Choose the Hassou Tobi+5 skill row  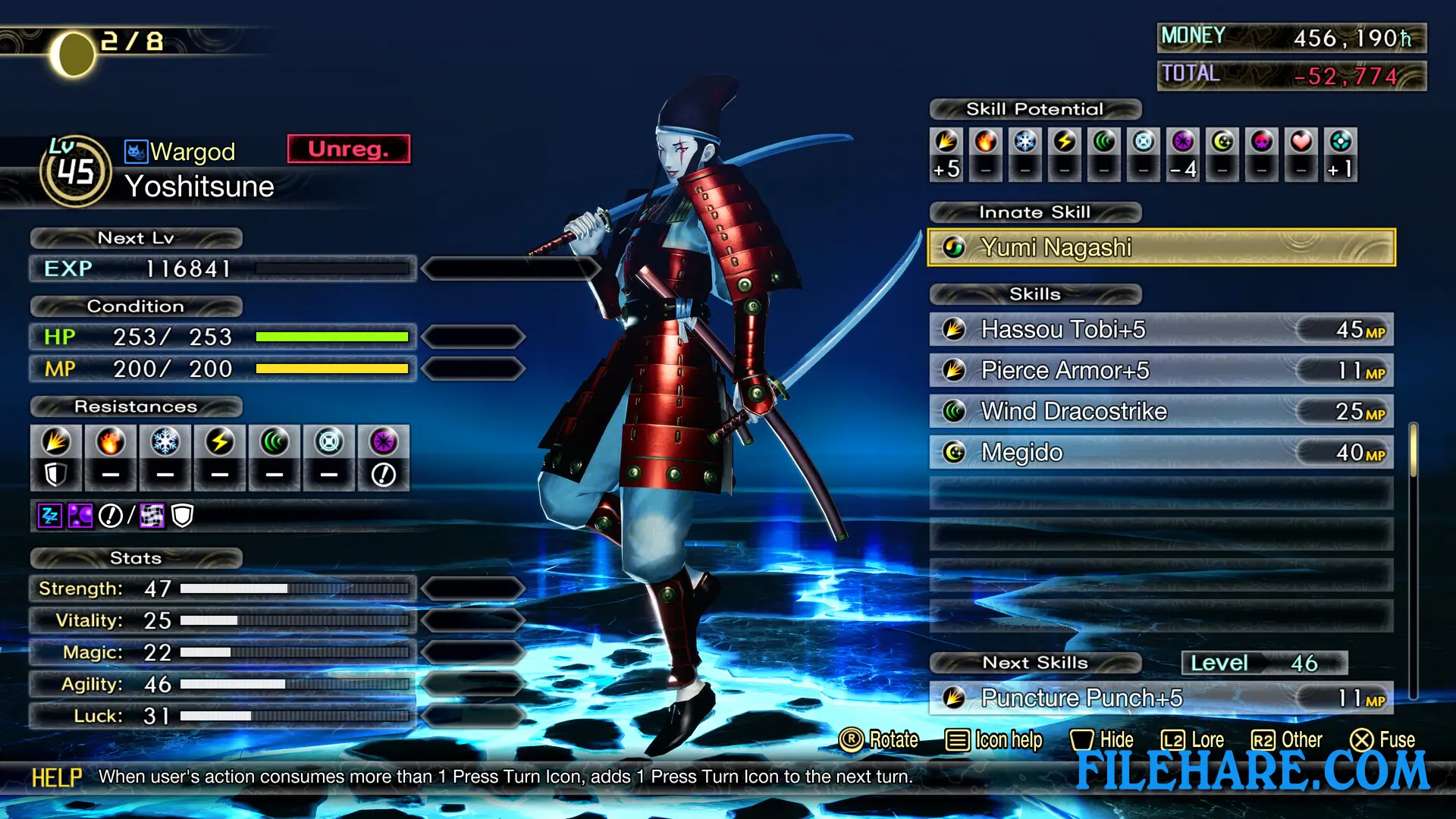tap(1160, 329)
